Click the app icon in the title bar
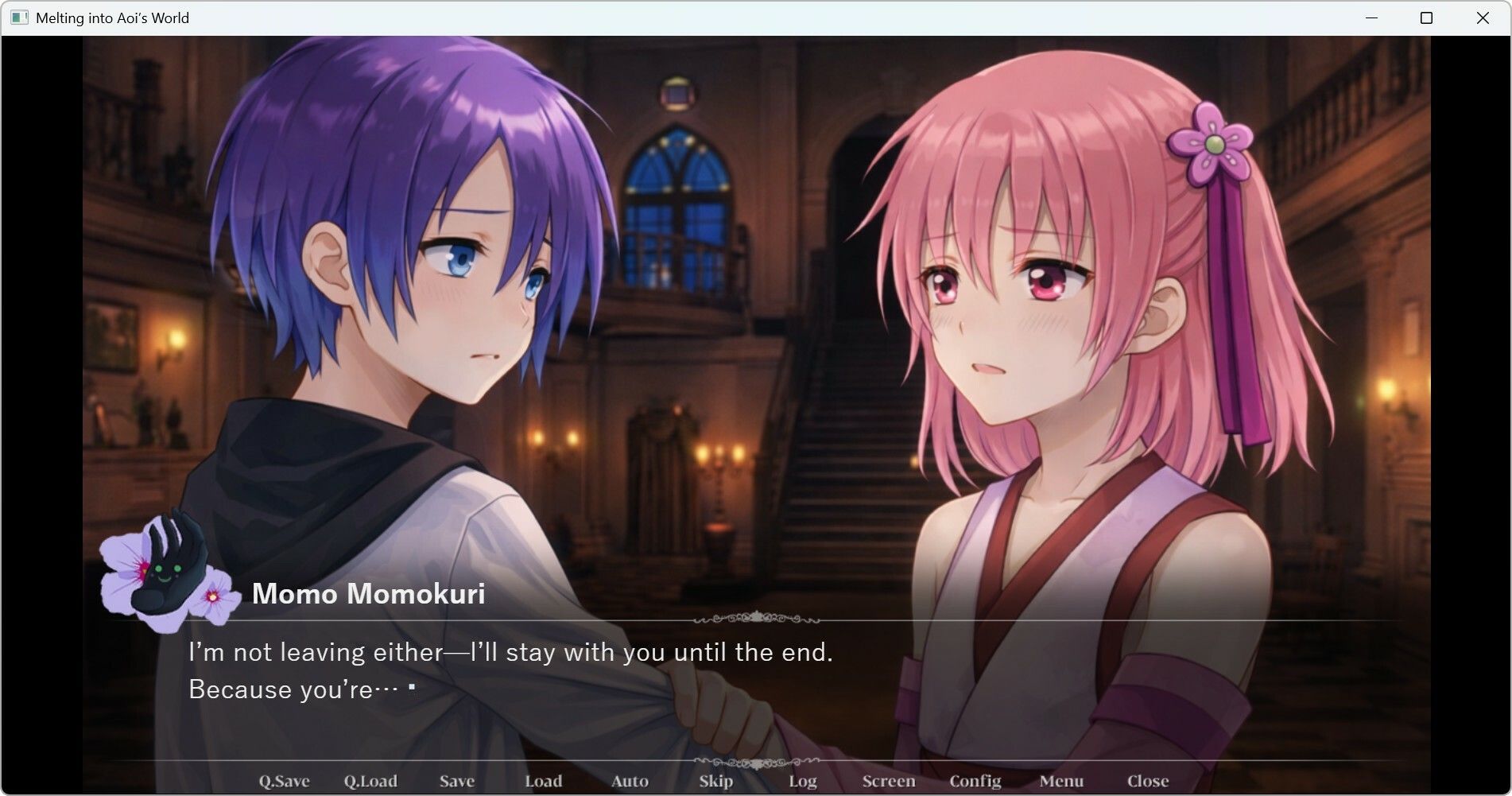This screenshot has width=1512, height=796. tap(17, 17)
